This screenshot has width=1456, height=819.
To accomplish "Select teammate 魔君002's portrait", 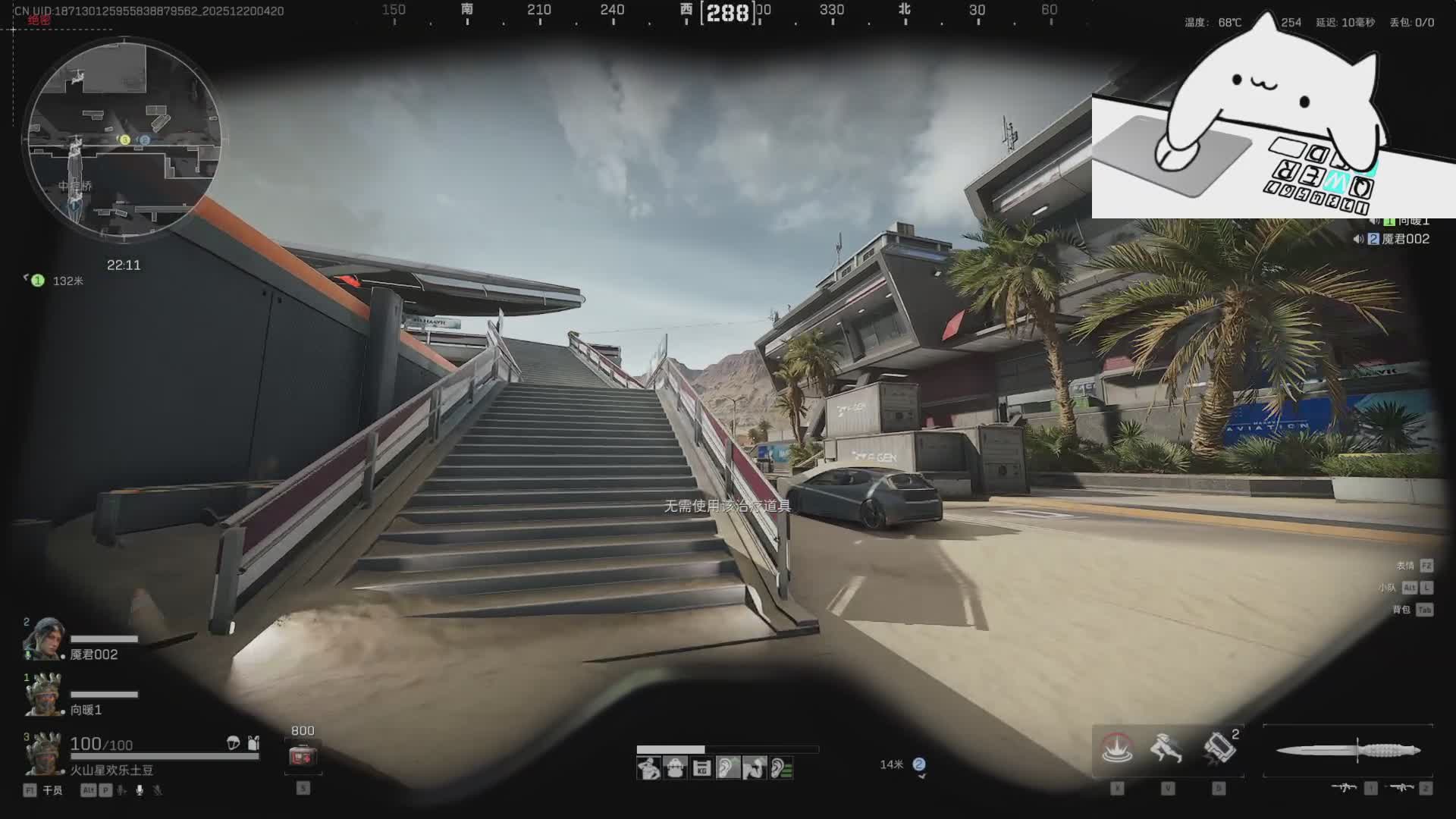I will (x=43, y=639).
